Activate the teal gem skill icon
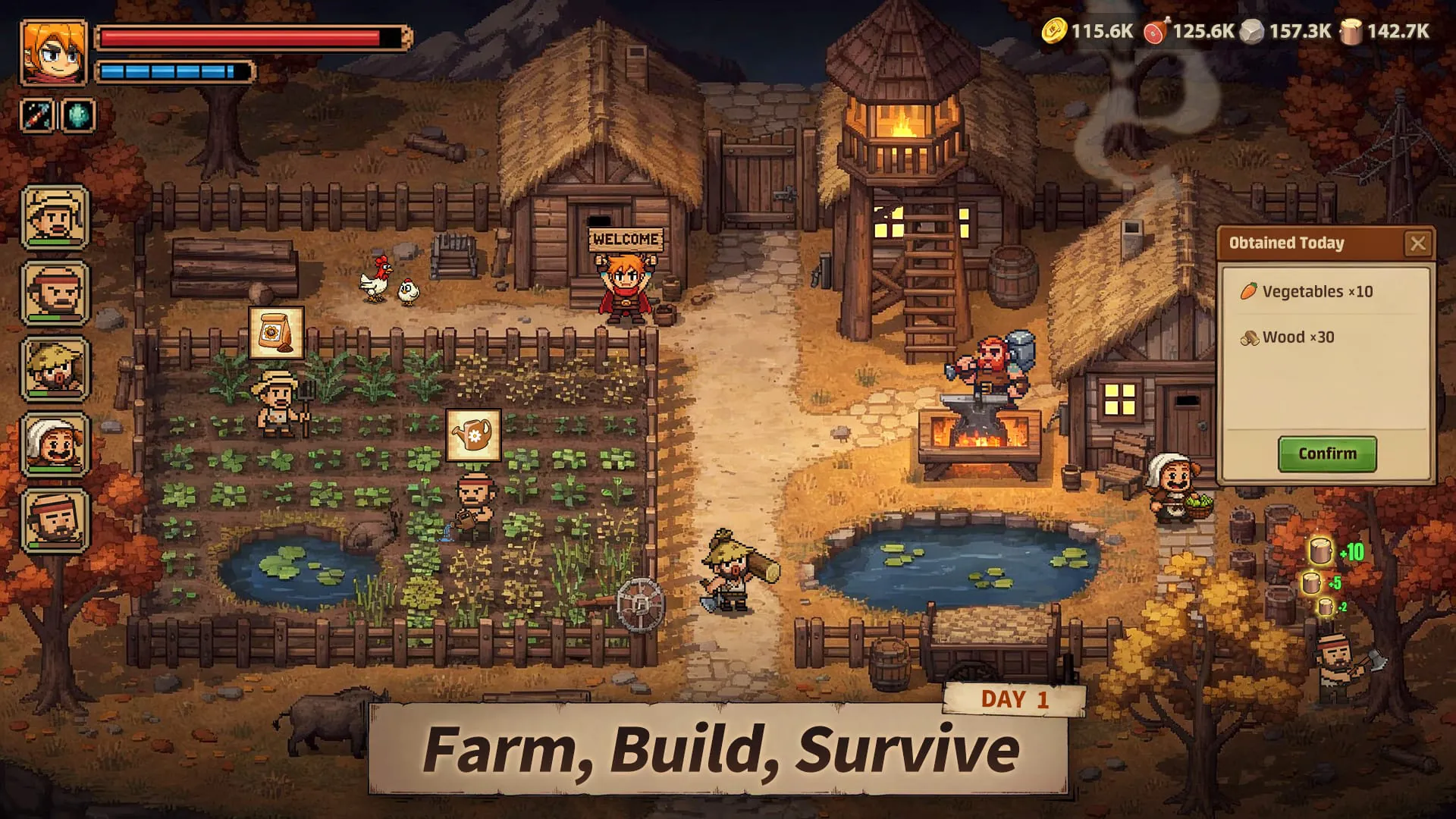 tap(78, 116)
